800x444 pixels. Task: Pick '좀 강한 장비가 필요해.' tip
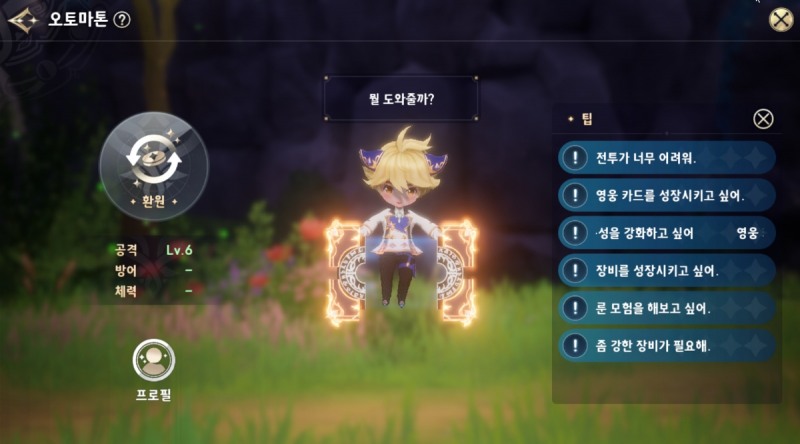click(668, 345)
